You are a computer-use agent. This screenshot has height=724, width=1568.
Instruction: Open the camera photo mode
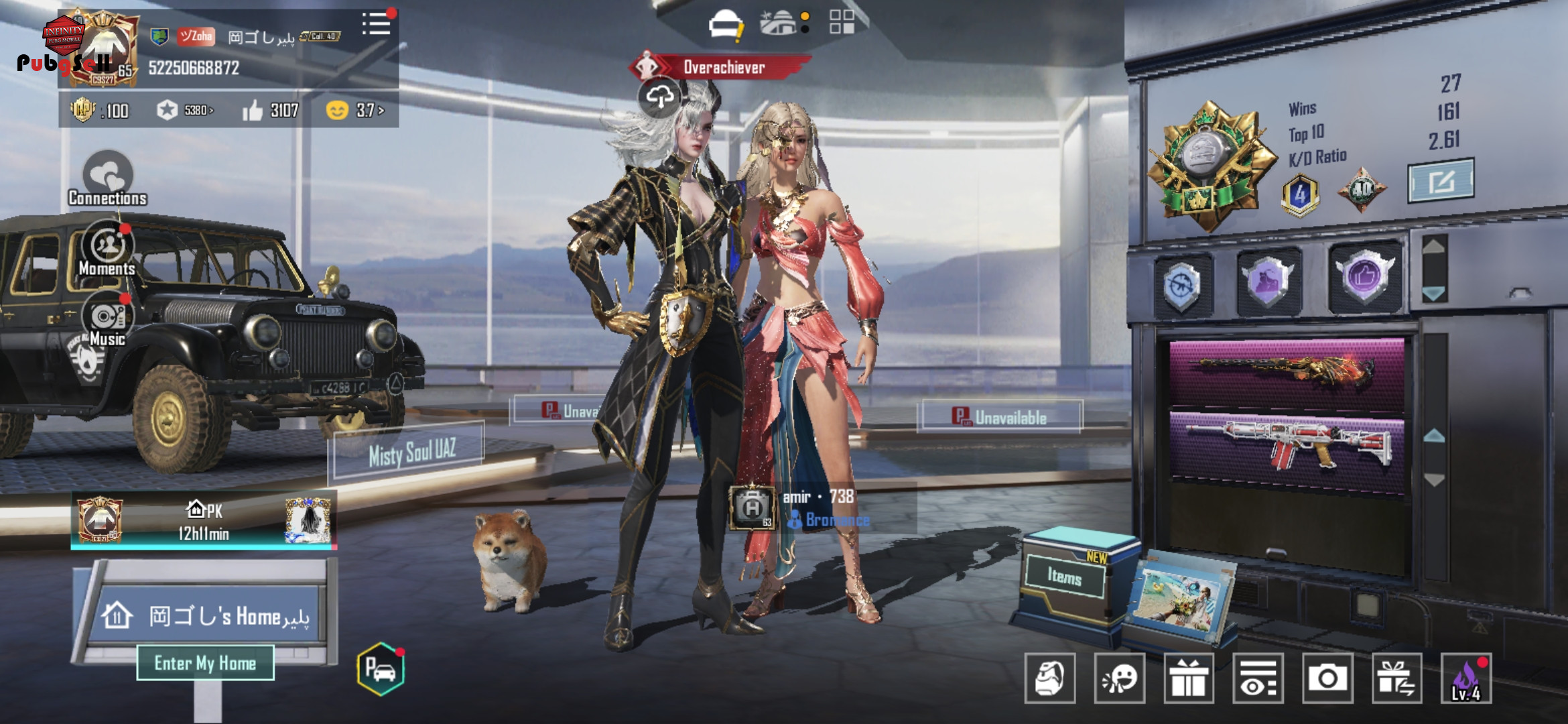pyautogui.click(x=1327, y=678)
